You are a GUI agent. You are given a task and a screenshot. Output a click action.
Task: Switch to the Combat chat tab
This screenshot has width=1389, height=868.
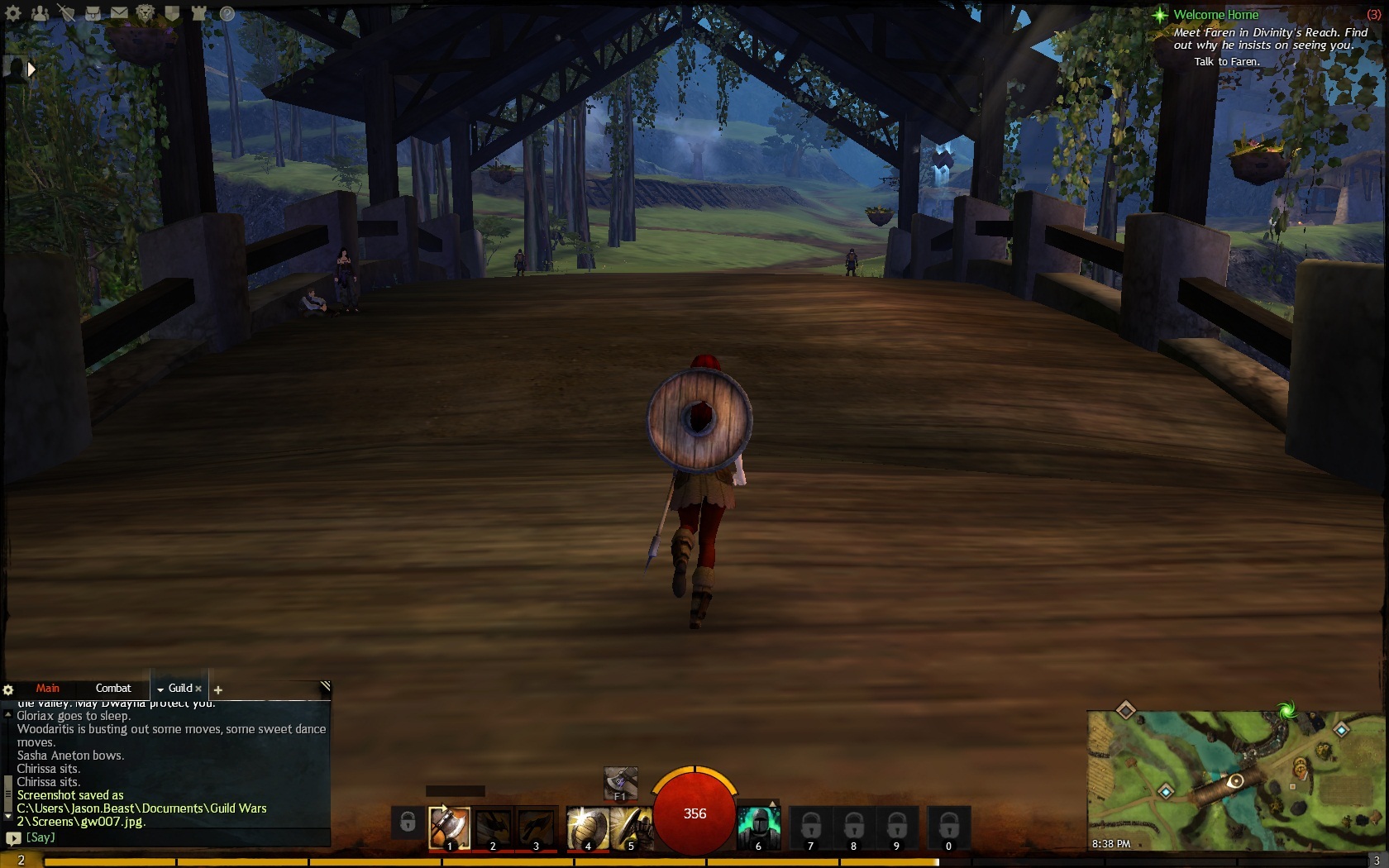[113, 688]
